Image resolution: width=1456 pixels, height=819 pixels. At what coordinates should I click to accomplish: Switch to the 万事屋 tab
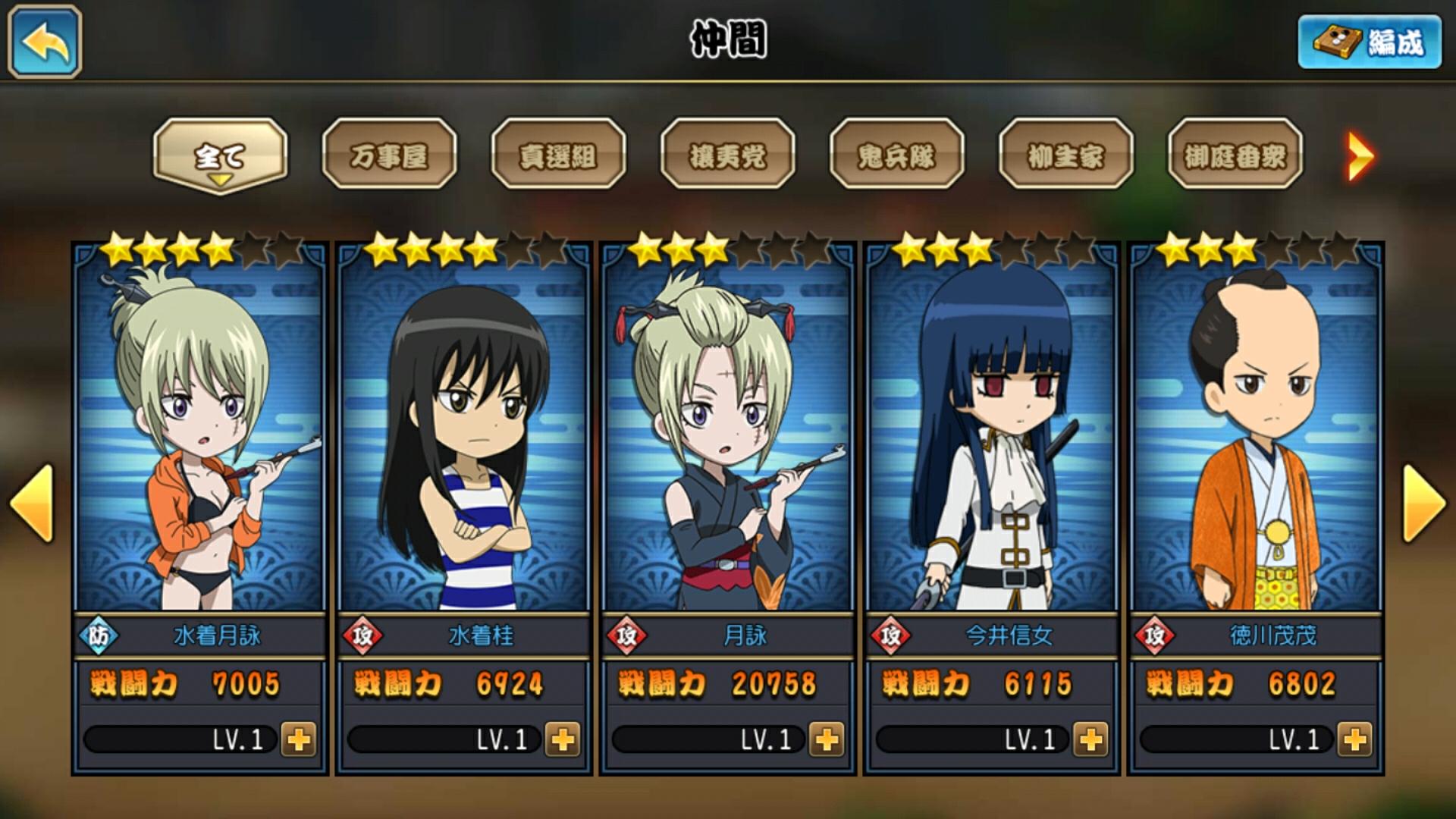[x=389, y=155]
